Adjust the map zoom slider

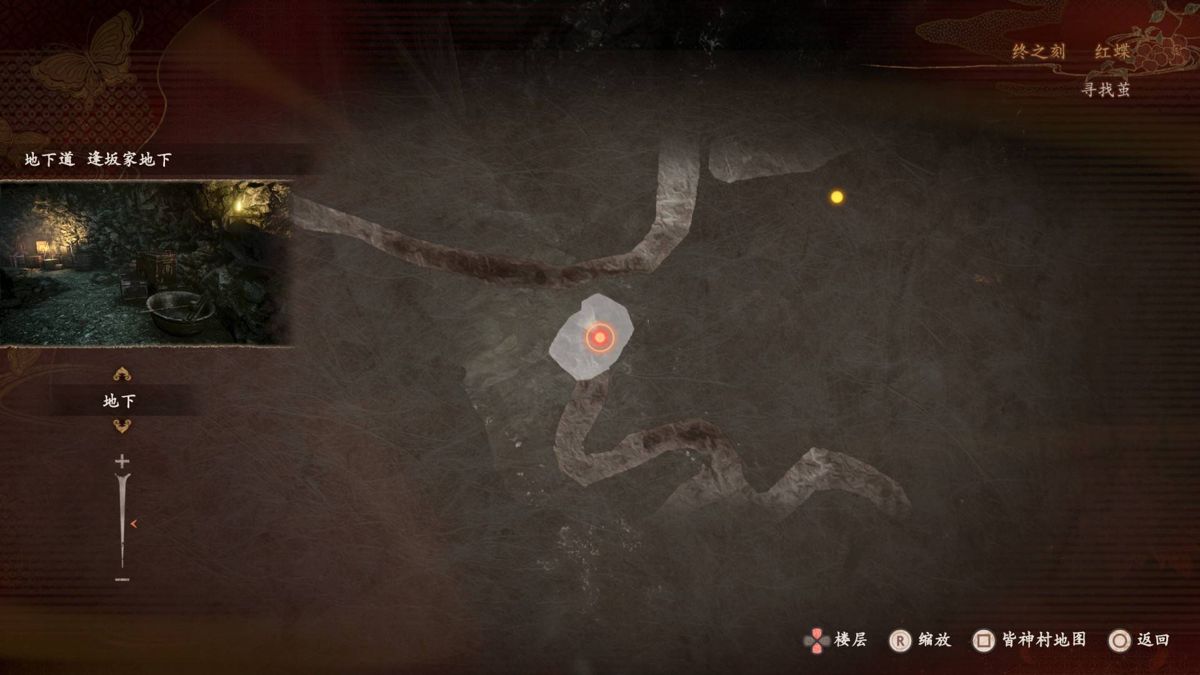[x=123, y=522]
